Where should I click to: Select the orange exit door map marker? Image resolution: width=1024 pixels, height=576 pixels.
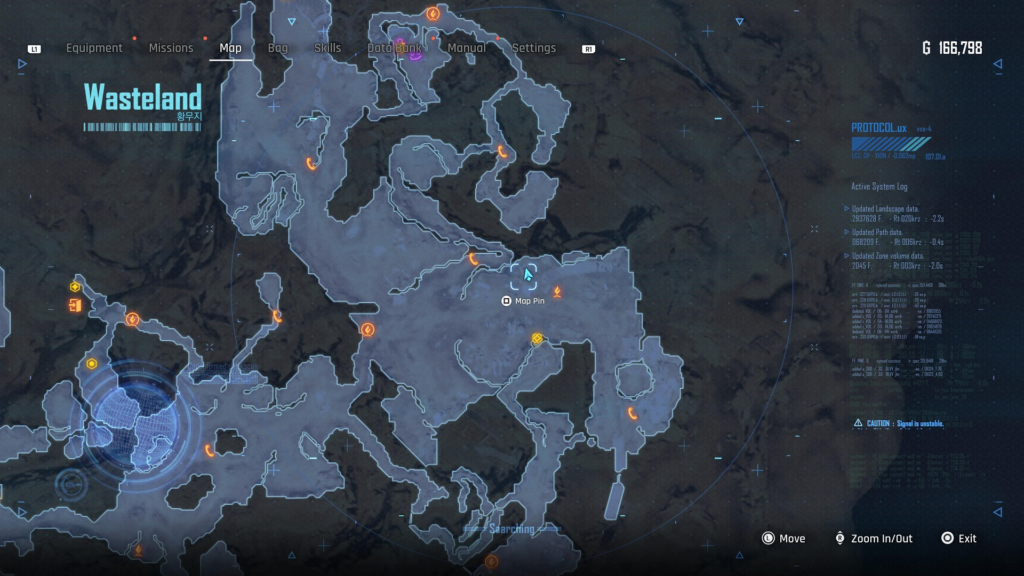click(75, 305)
